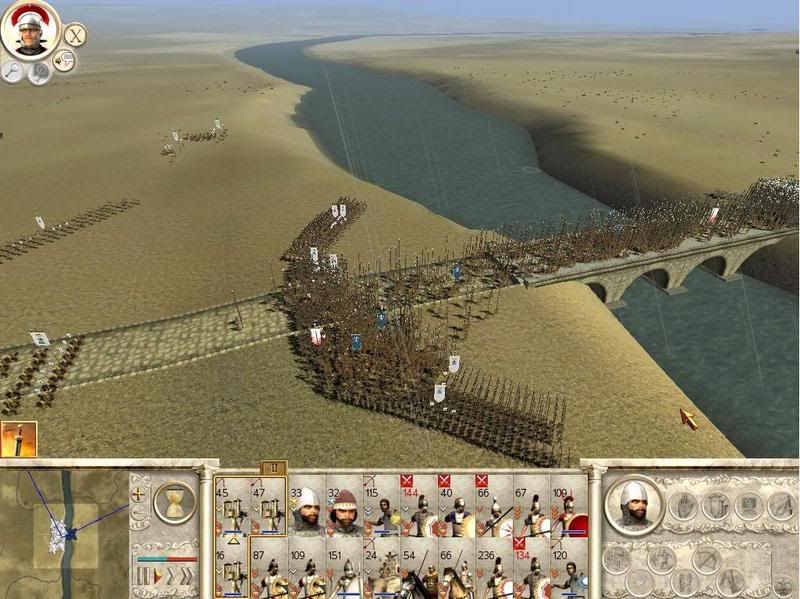Toggle the advisor speech sound button
Viewport: 800px width, 599px height.
point(64,62)
